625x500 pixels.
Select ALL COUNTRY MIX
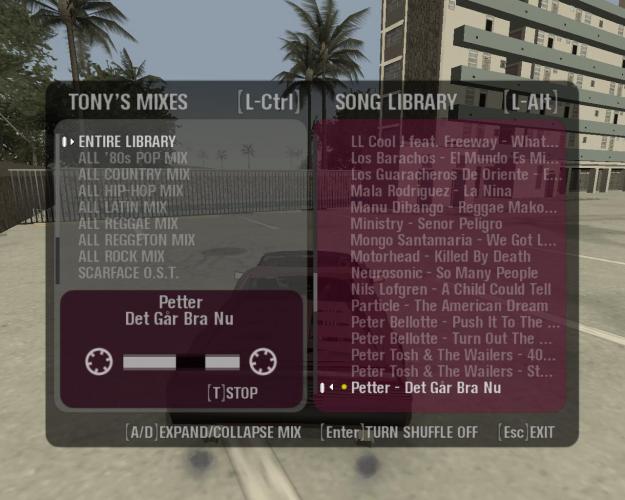point(133,174)
